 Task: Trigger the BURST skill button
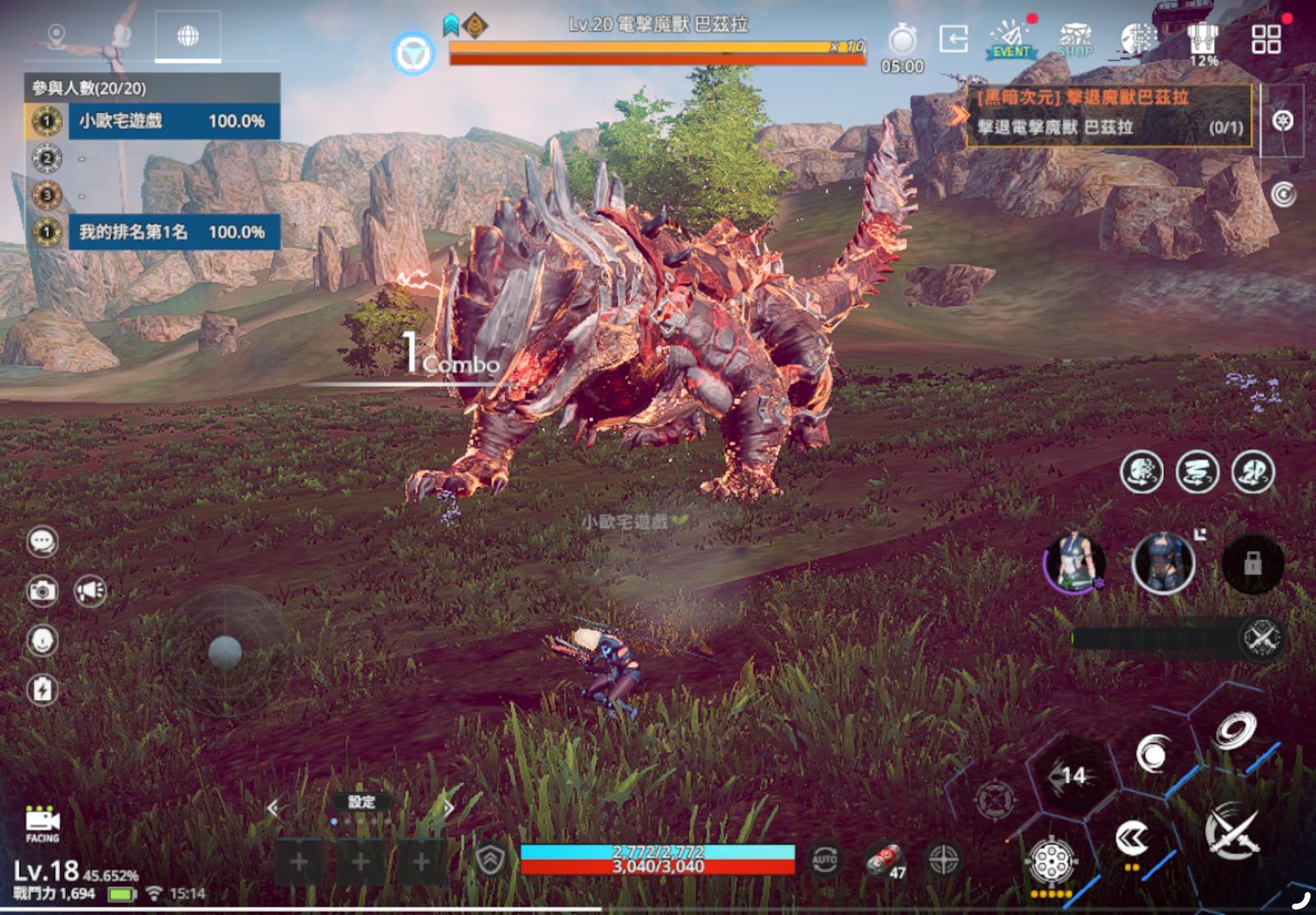pos(1261,638)
